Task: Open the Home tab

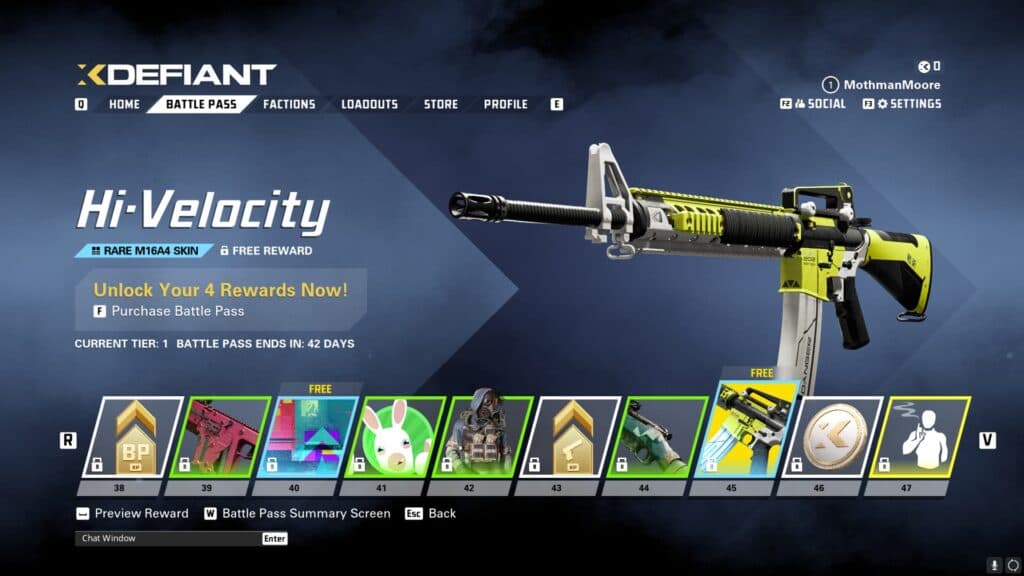Action: click(x=124, y=104)
